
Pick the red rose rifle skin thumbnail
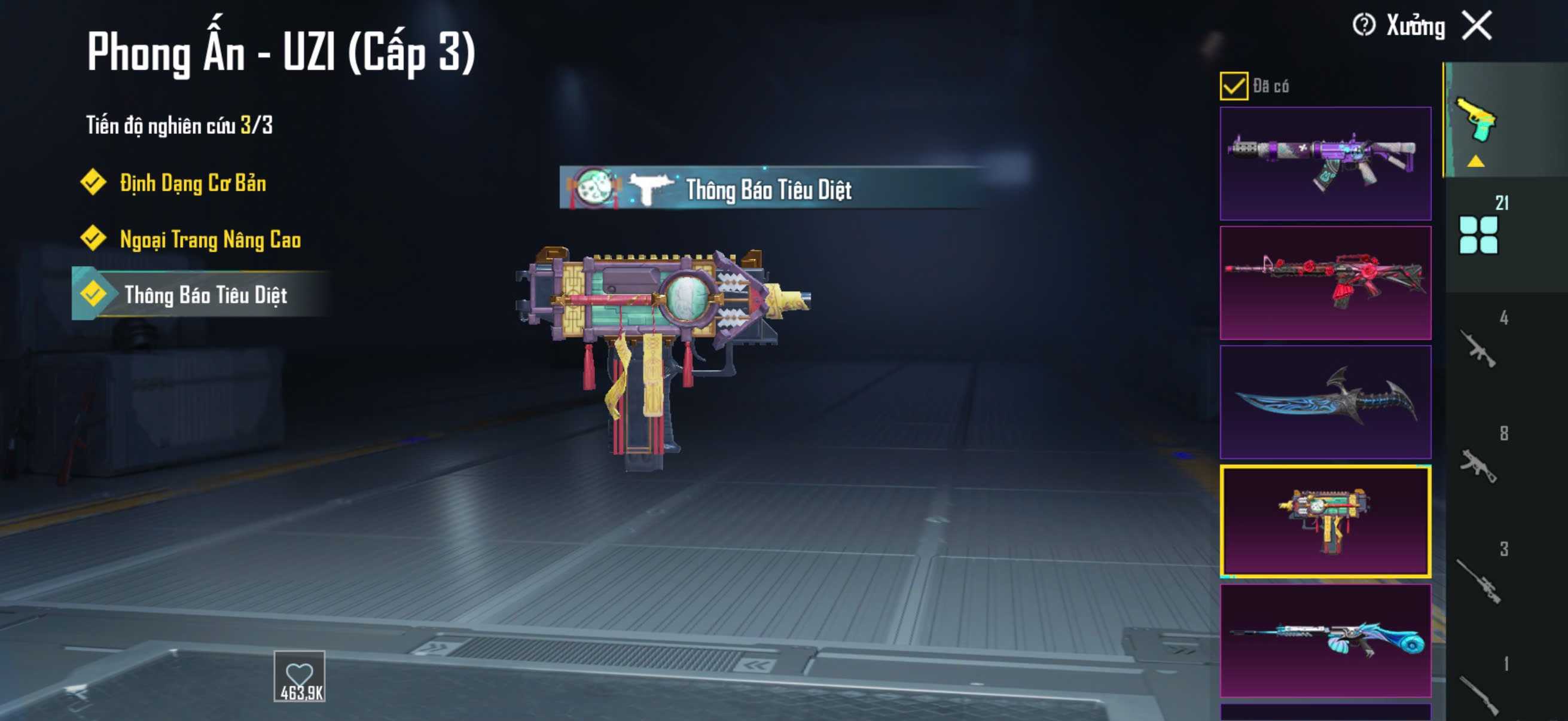click(1325, 282)
